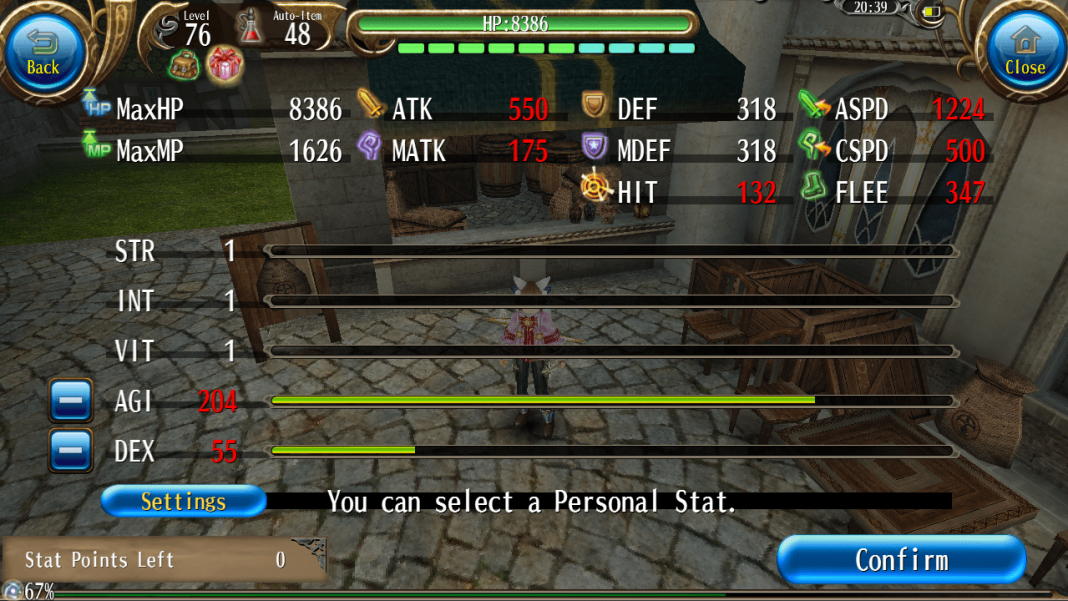Click the STR stat bar
Screen dimensions: 1068x601
(x=612, y=251)
